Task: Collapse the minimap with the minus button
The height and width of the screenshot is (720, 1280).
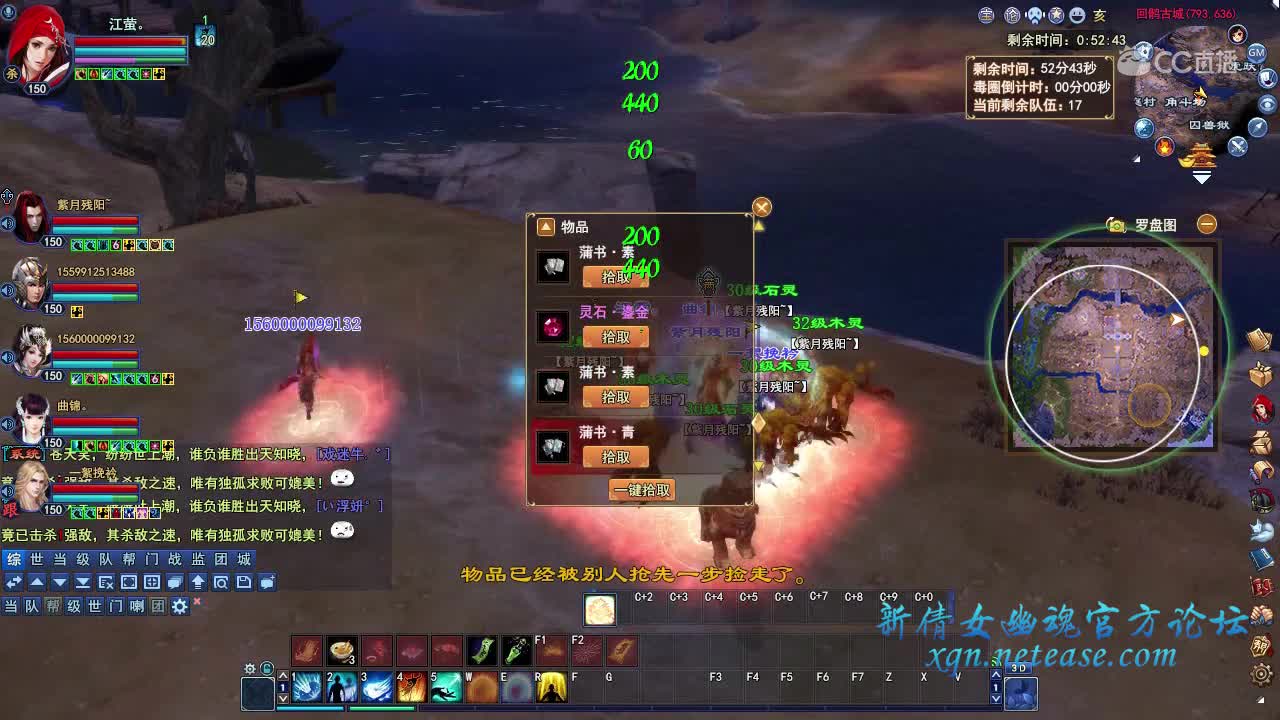Action: pos(1206,224)
